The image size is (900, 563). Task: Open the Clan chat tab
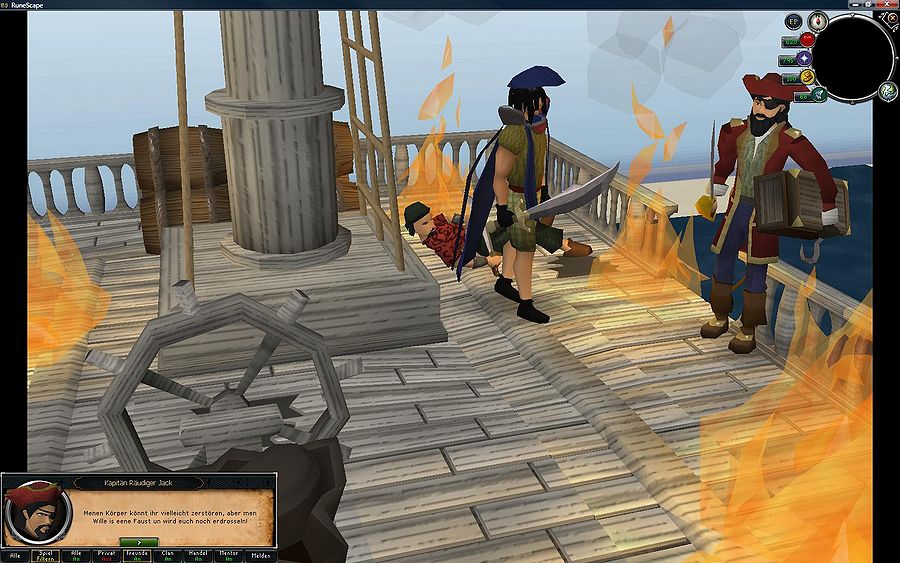tap(168, 555)
